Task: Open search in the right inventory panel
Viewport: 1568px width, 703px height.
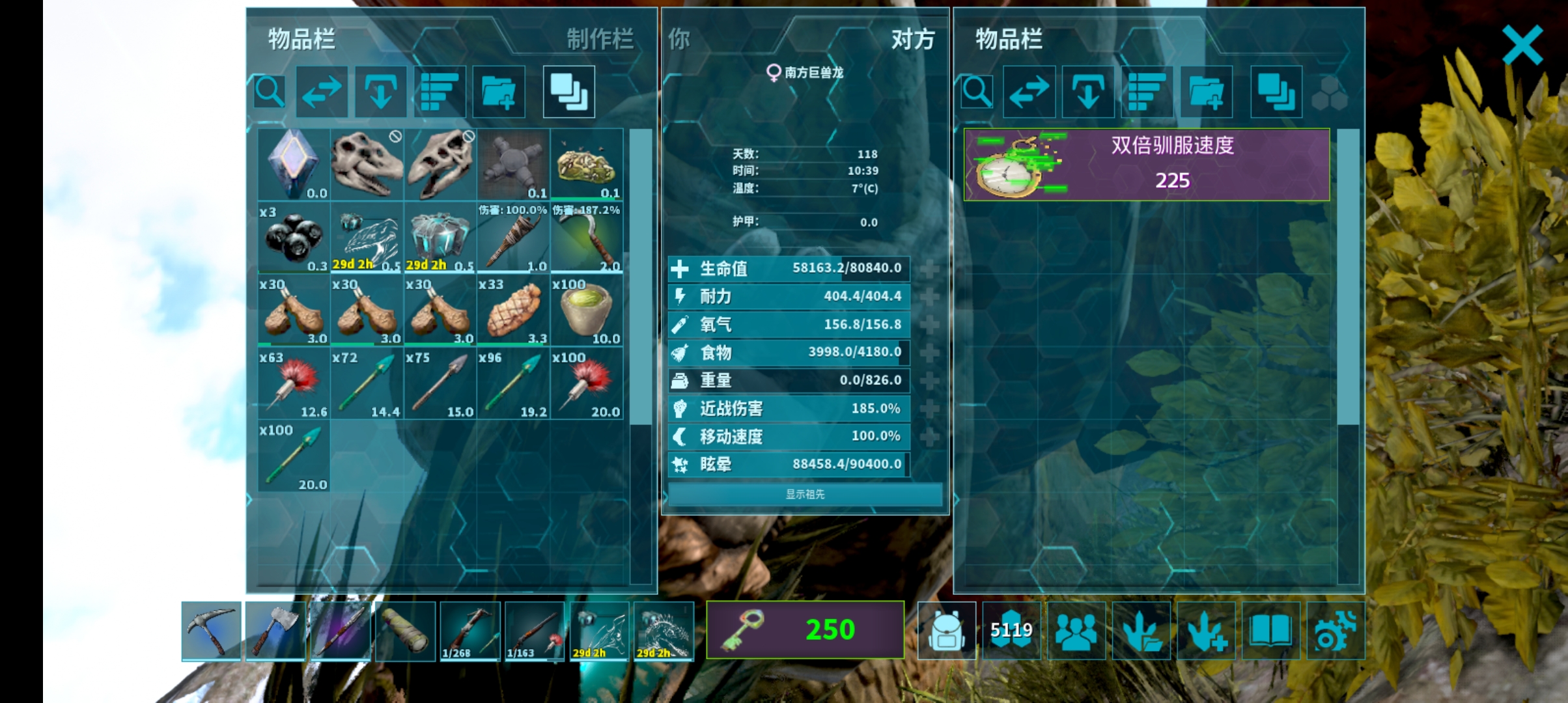Action: click(977, 92)
